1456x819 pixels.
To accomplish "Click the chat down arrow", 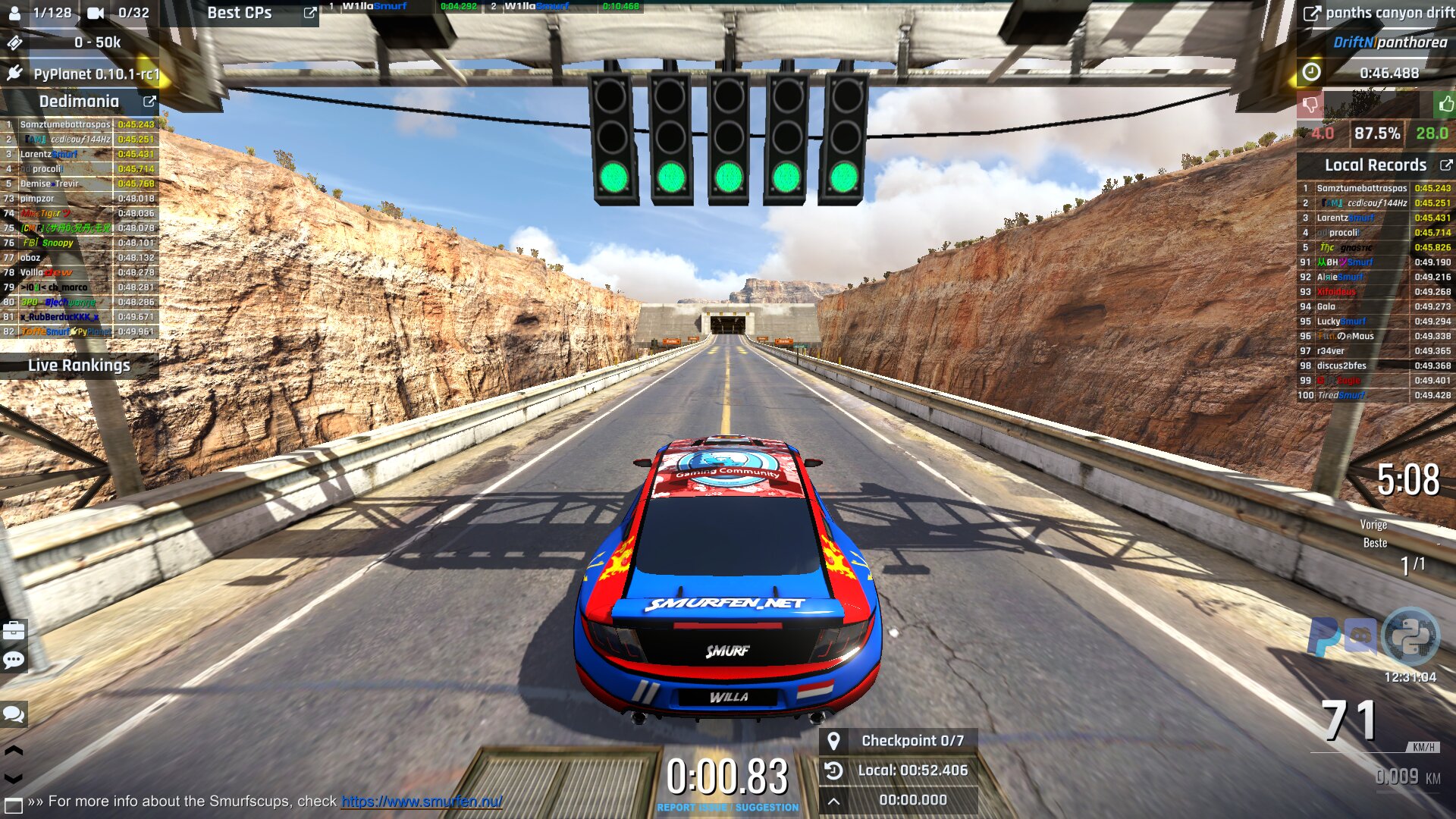I will coord(14,778).
